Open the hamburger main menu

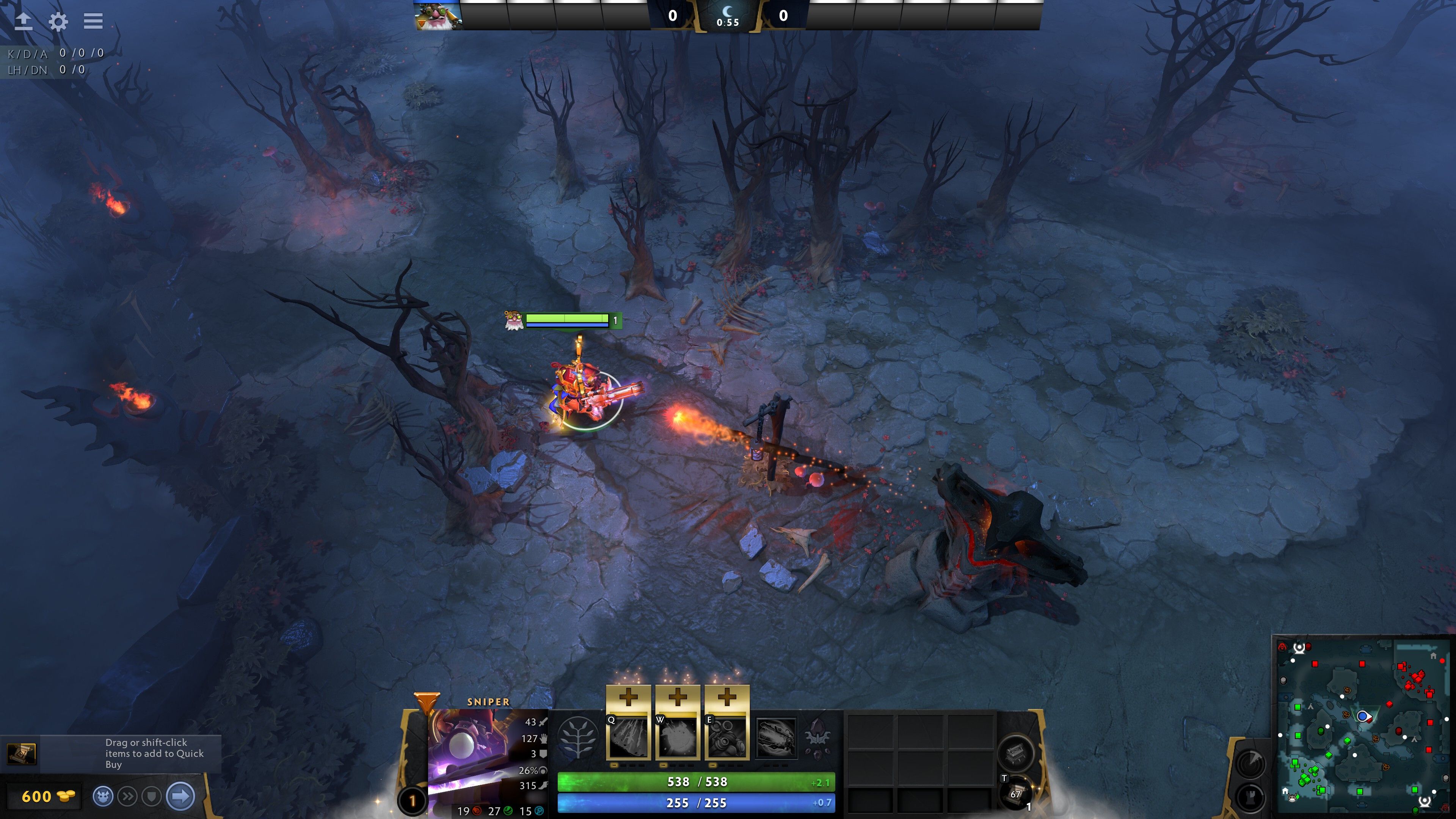pos(93,21)
